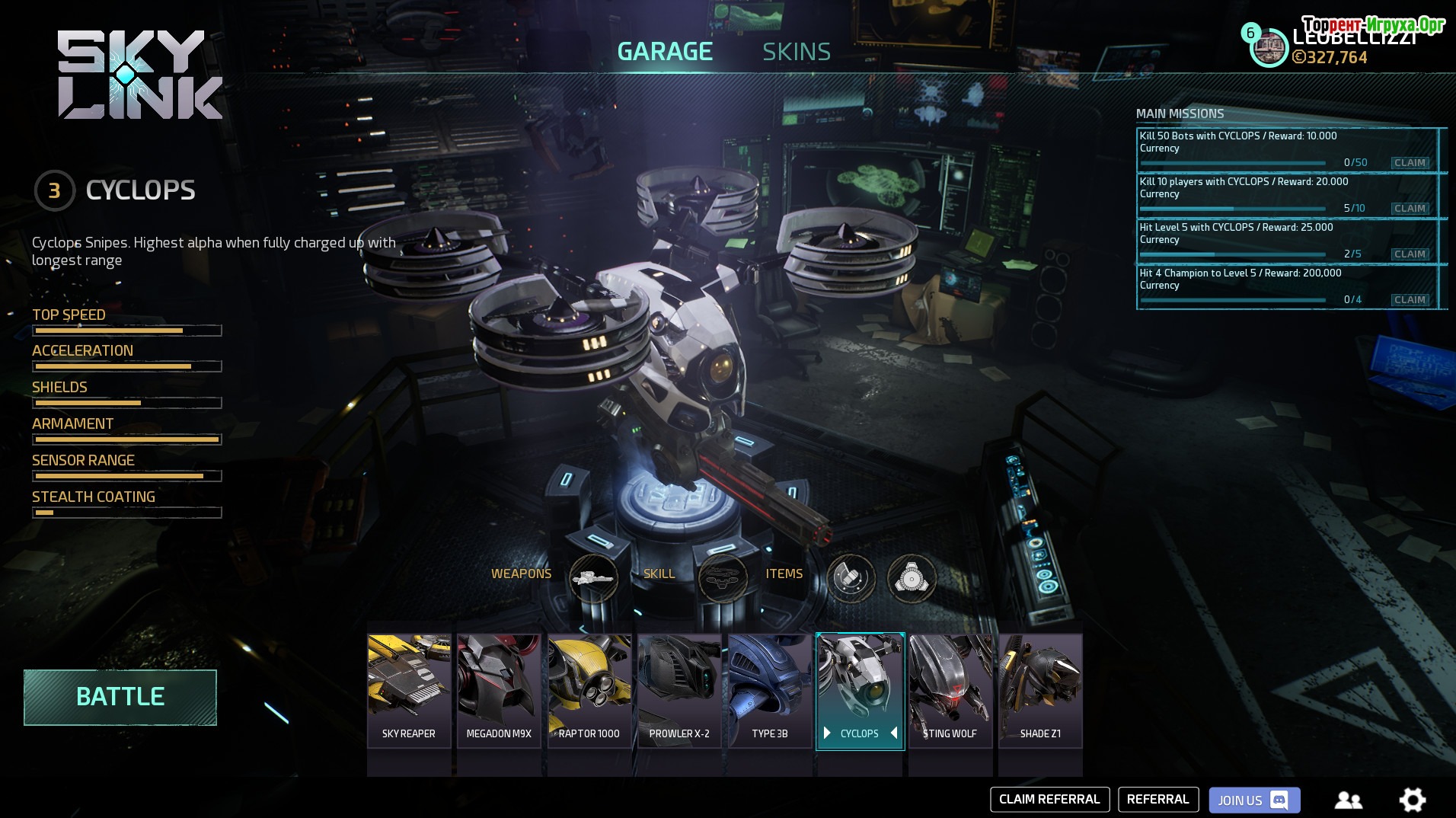Screen dimensions: 1456x818
Task: Start a match with the BATTLE button
Action: 120,697
